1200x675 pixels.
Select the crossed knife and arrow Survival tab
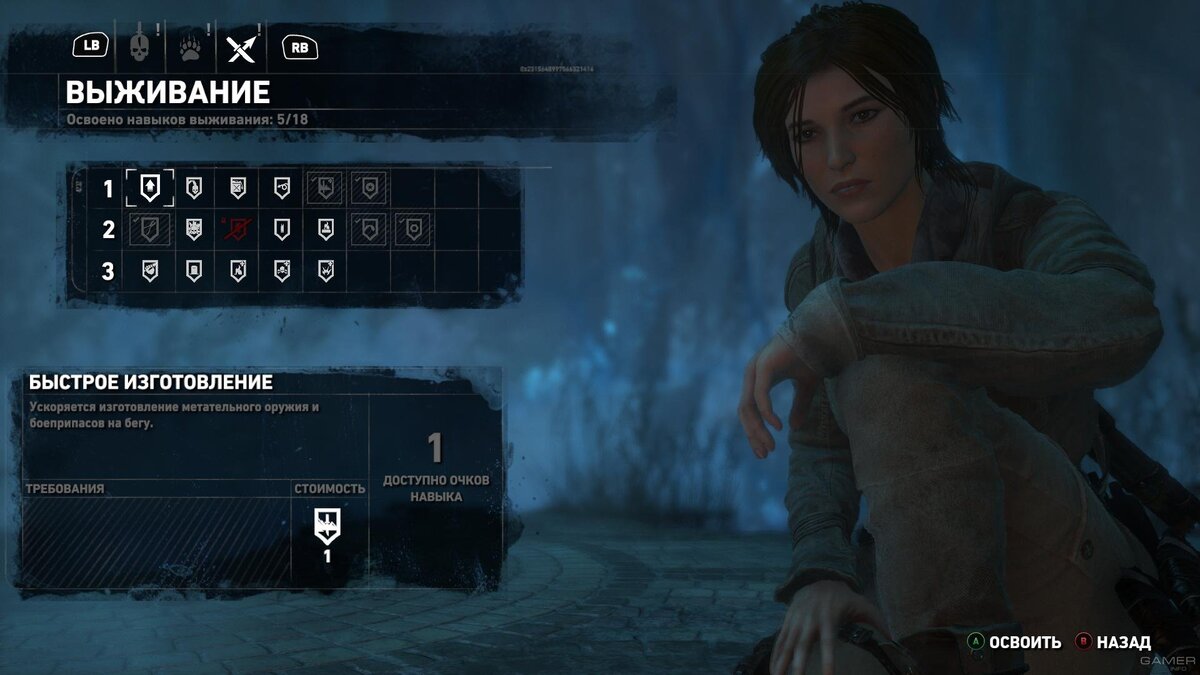[x=240, y=46]
